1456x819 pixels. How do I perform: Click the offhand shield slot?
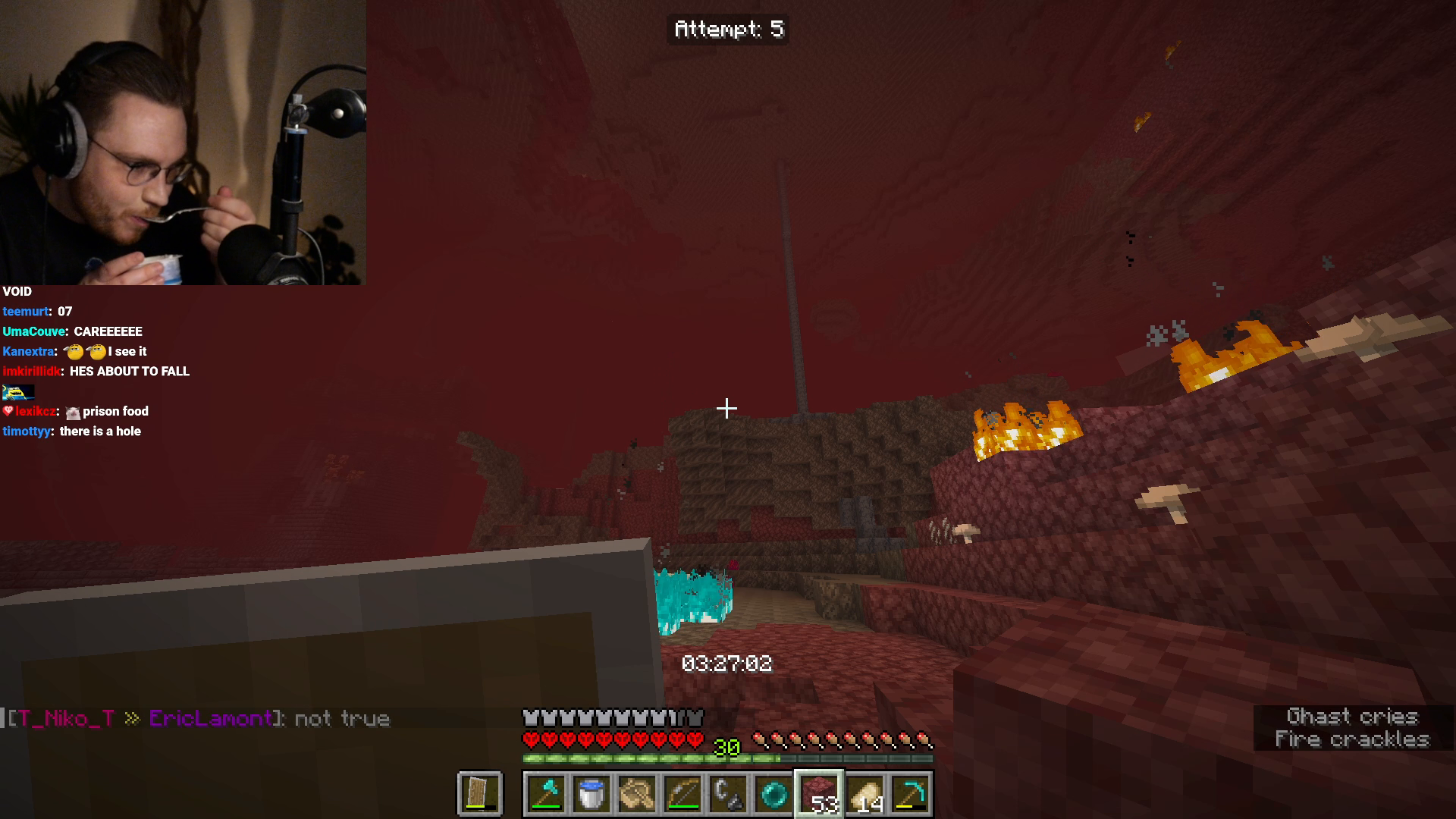[x=481, y=793]
